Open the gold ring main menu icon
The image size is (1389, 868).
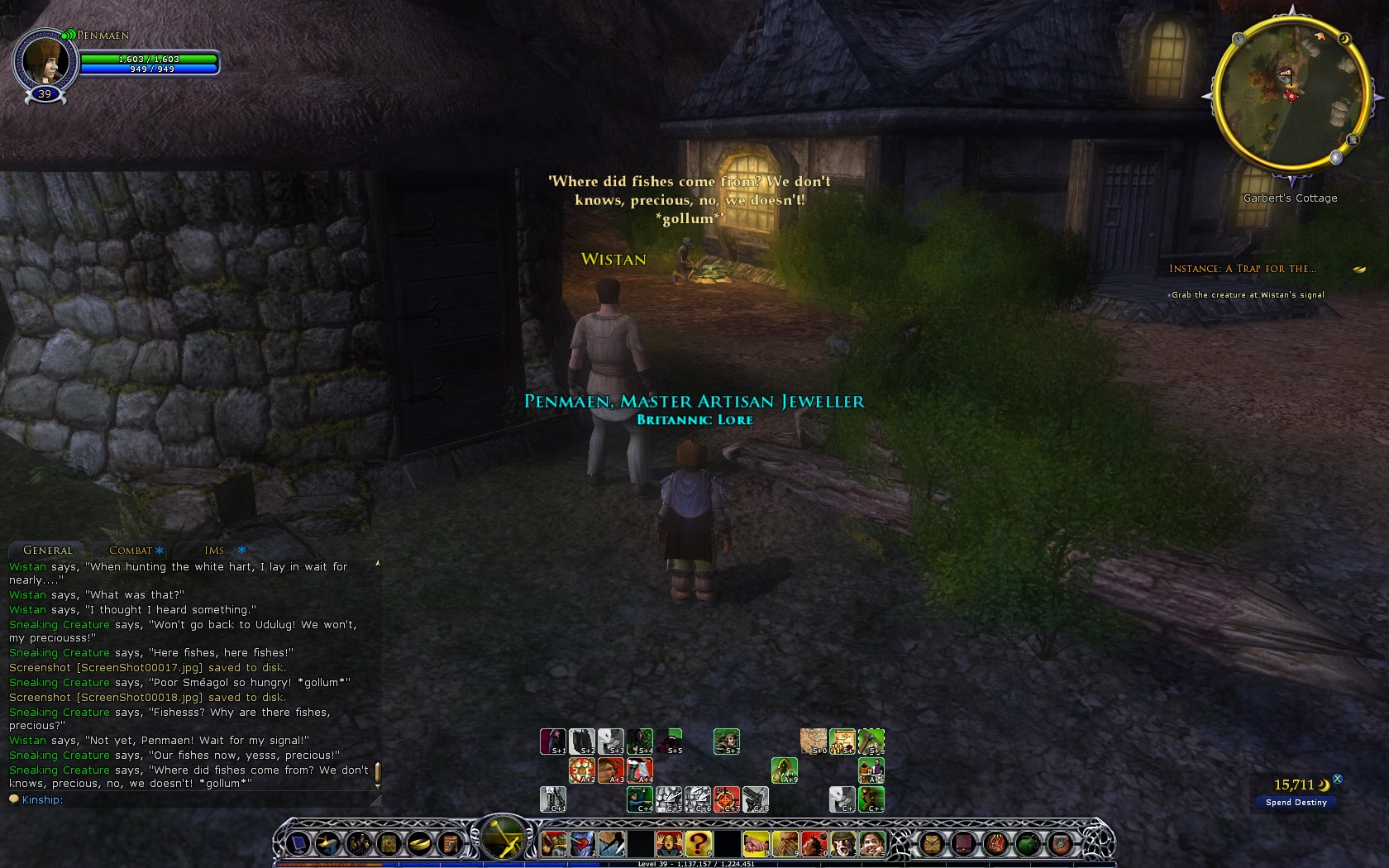tap(420, 844)
